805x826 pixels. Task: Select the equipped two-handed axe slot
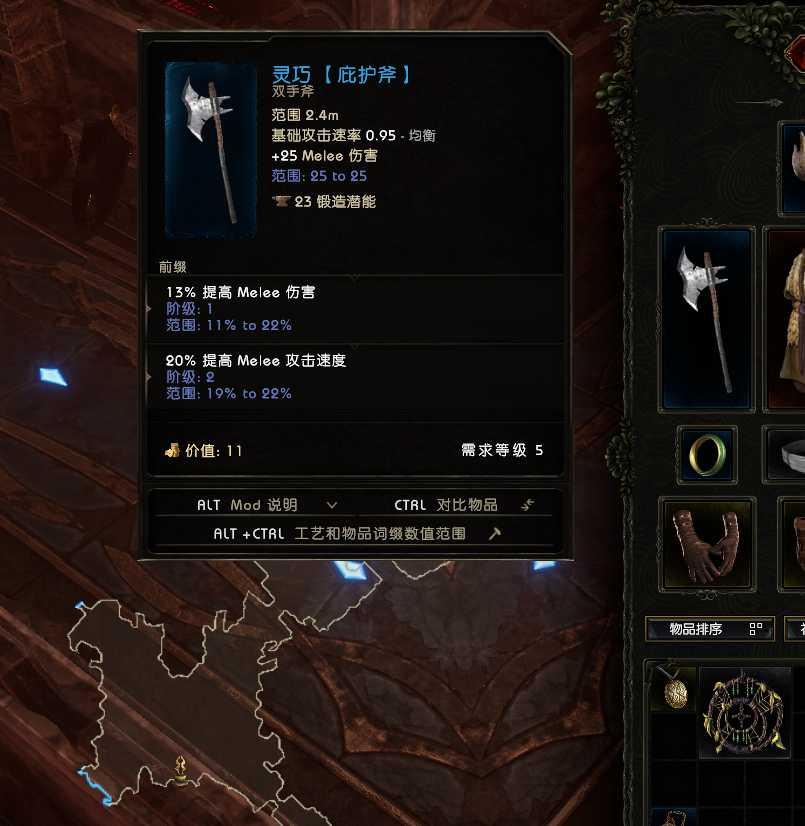tap(705, 319)
